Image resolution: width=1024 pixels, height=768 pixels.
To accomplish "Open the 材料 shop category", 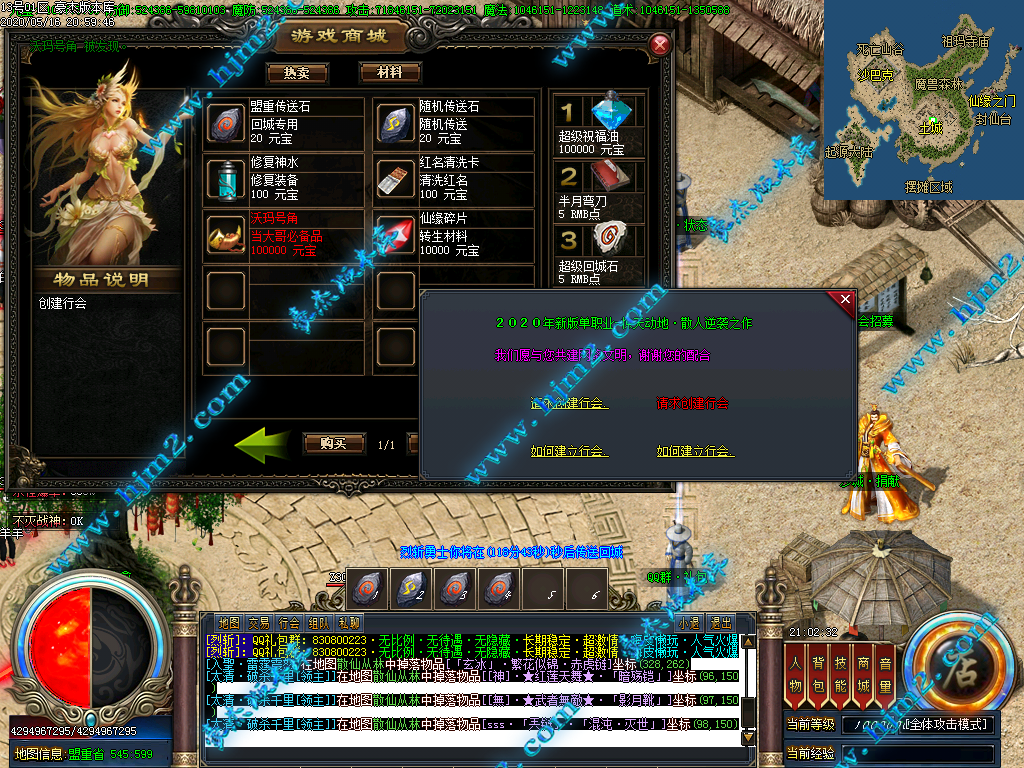I will point(389,73).
